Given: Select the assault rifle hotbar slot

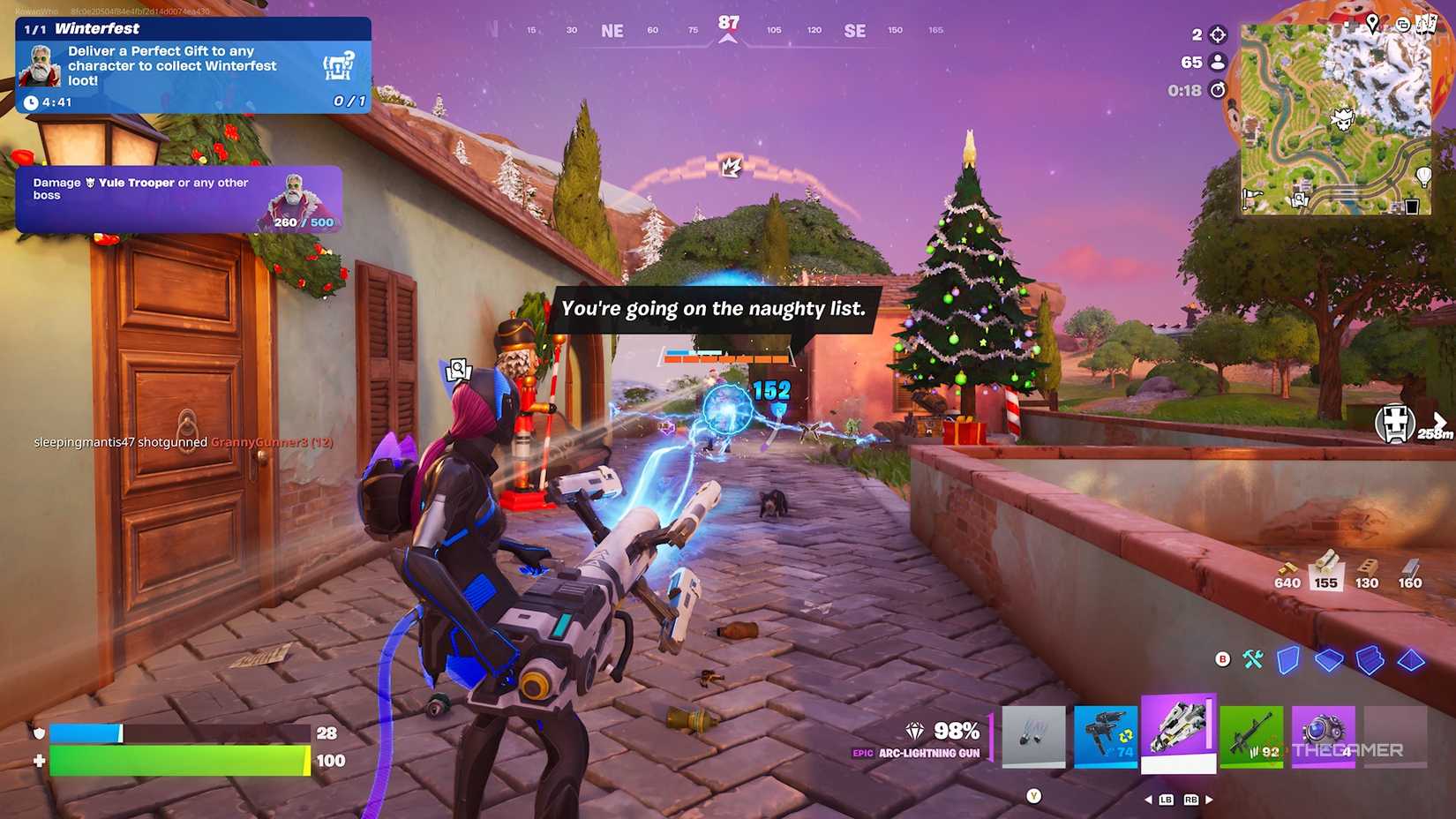Looking at the screenshot, I should [x=1253, y=735].
